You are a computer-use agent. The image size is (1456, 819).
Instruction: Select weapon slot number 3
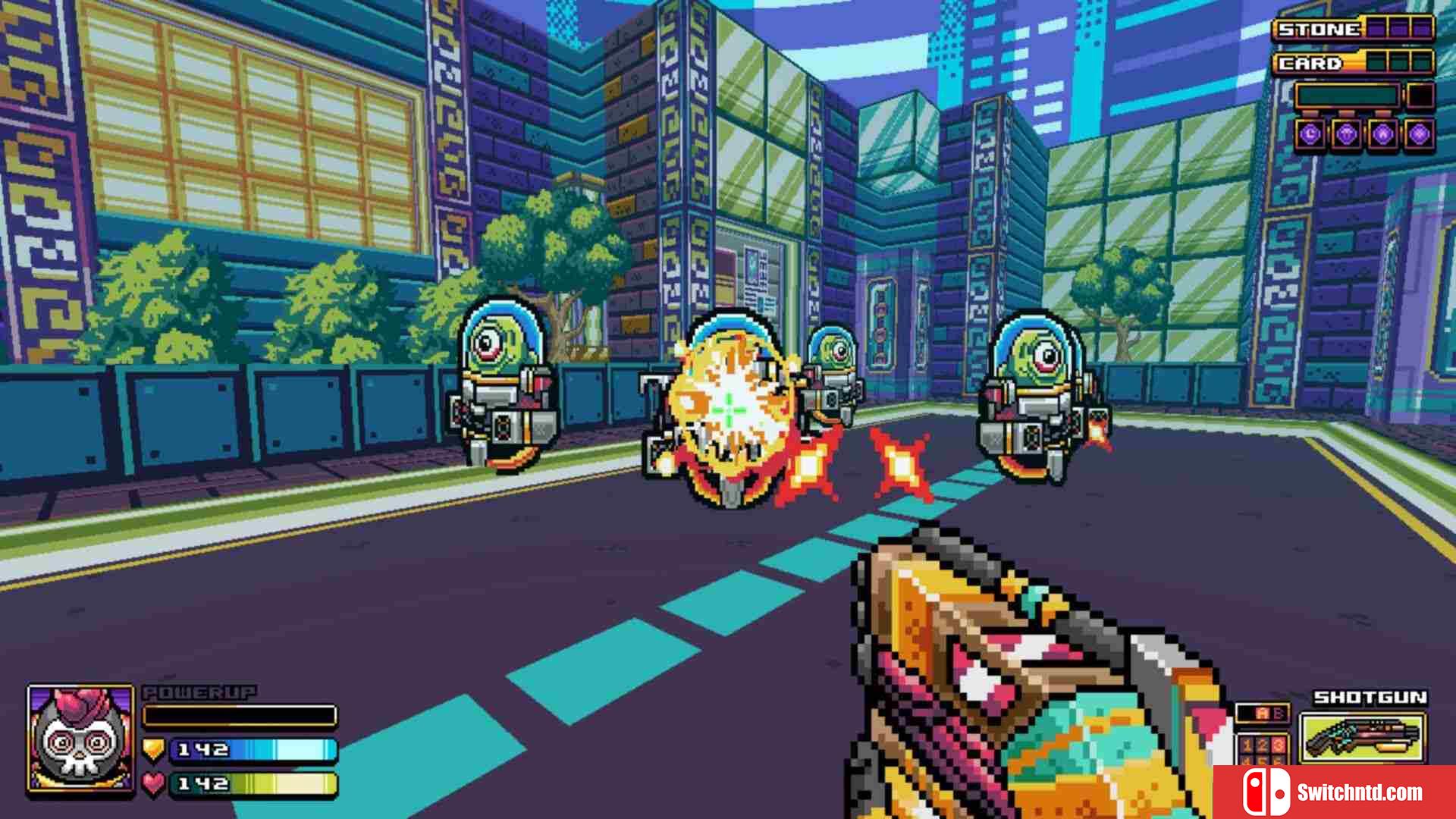1278,745
